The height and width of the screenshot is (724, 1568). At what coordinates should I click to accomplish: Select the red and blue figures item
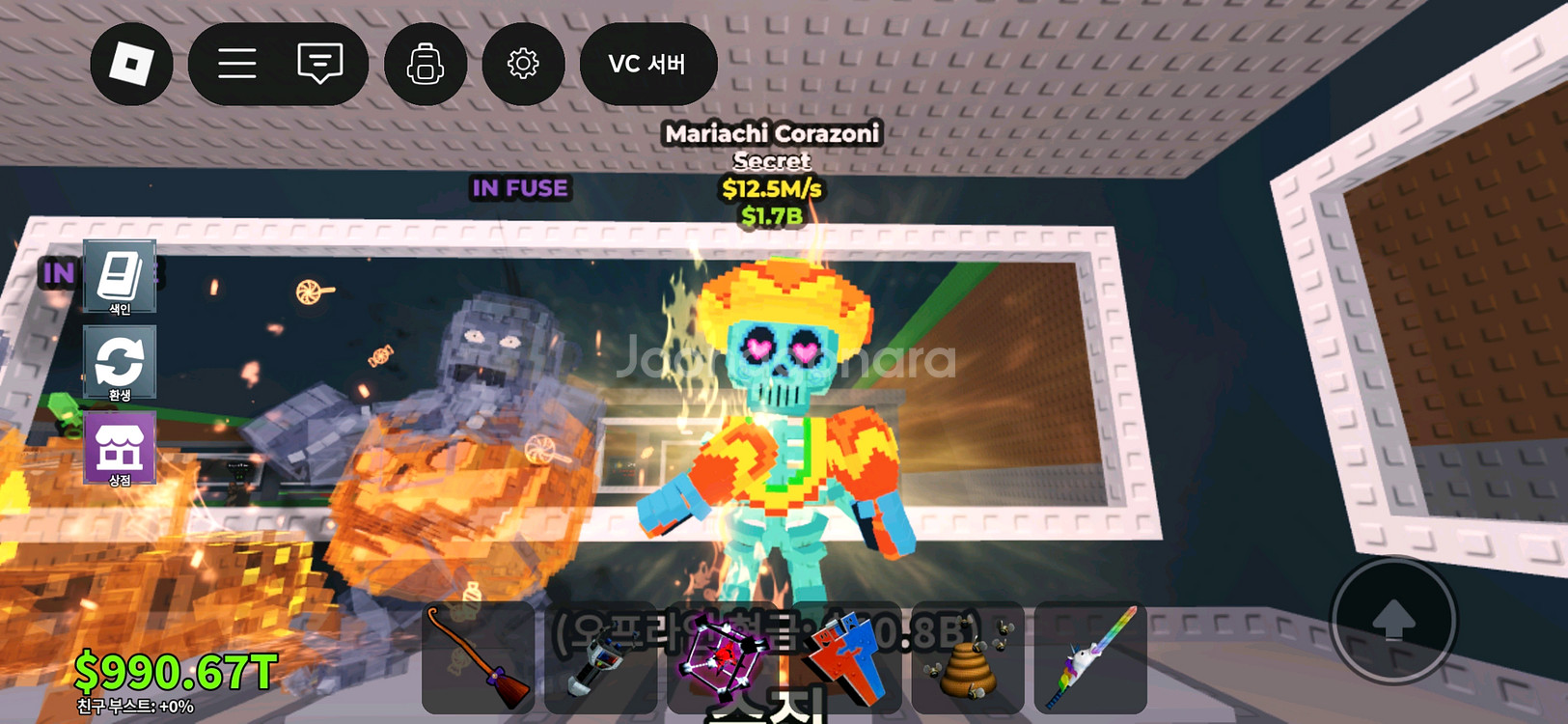[x=845, y=657]
